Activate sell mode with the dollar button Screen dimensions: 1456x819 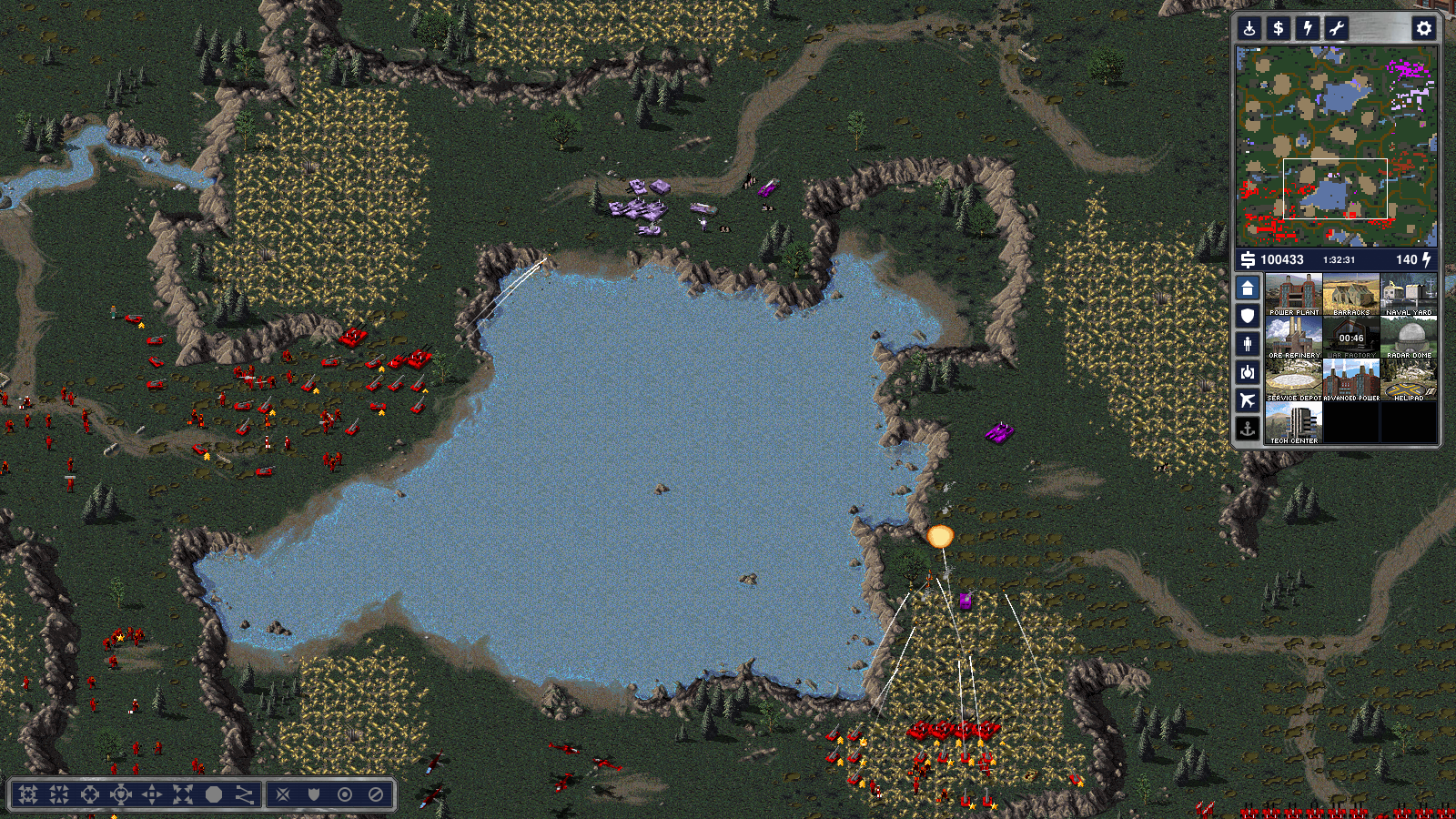point(1279,28)
